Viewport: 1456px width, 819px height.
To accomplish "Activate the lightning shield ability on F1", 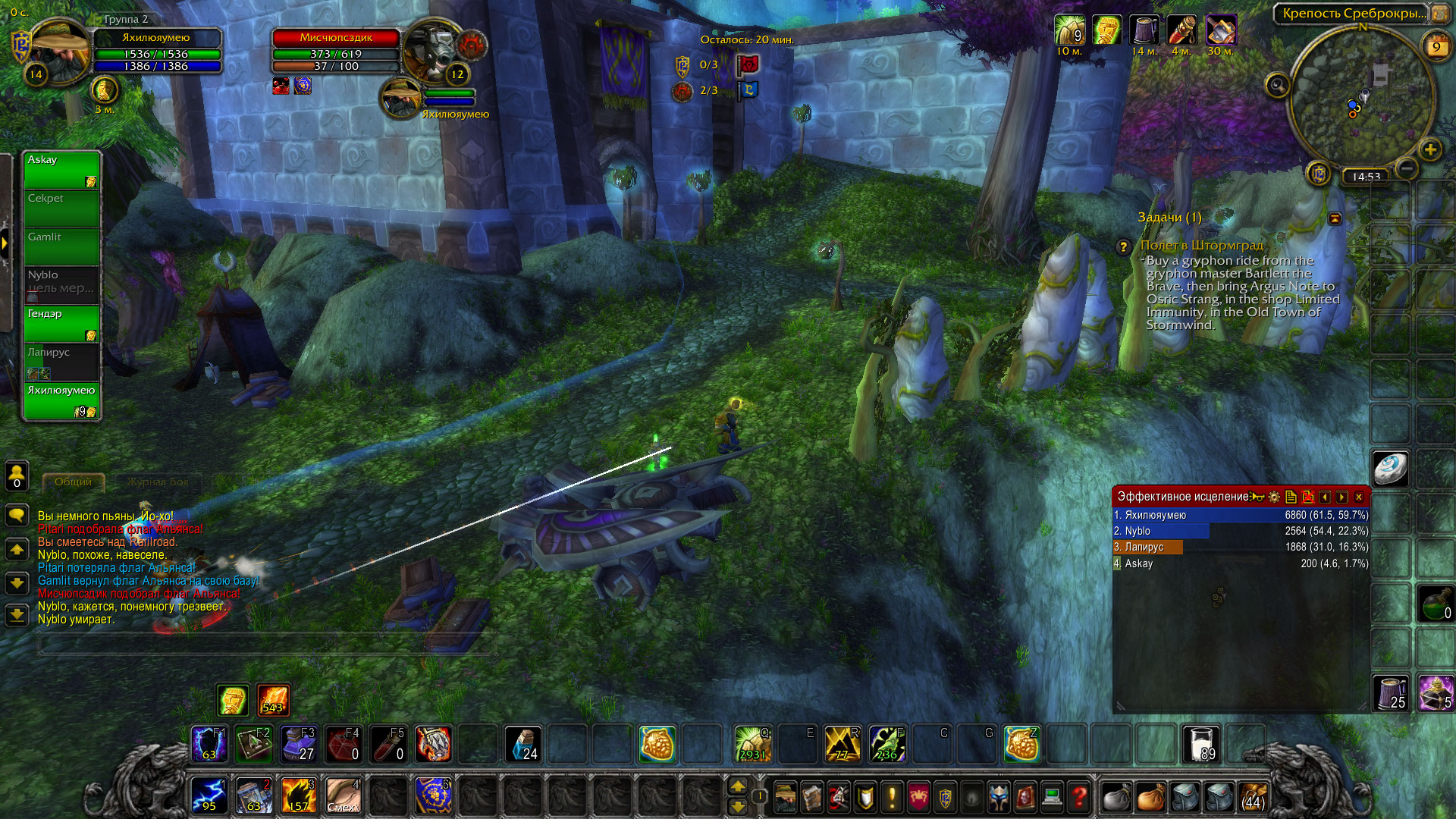I will pos(209,744).
